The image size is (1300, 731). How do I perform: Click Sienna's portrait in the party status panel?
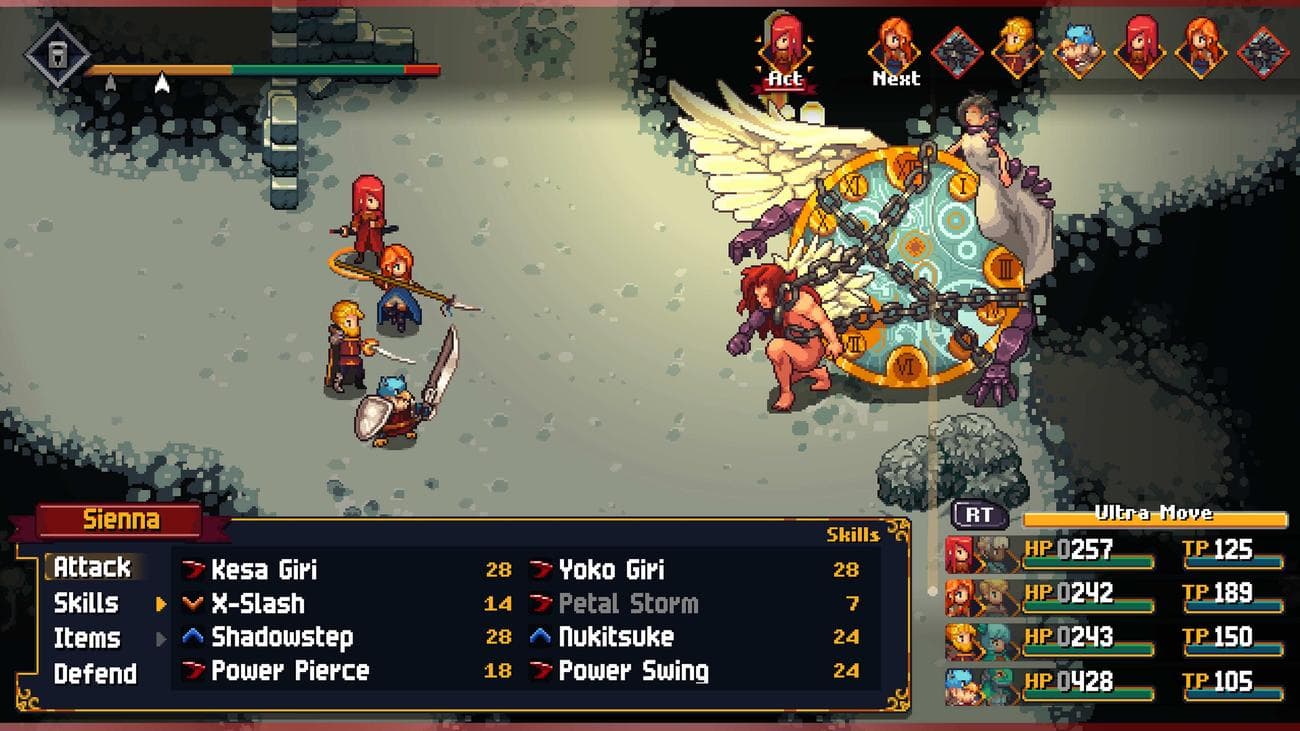(958, 551)
